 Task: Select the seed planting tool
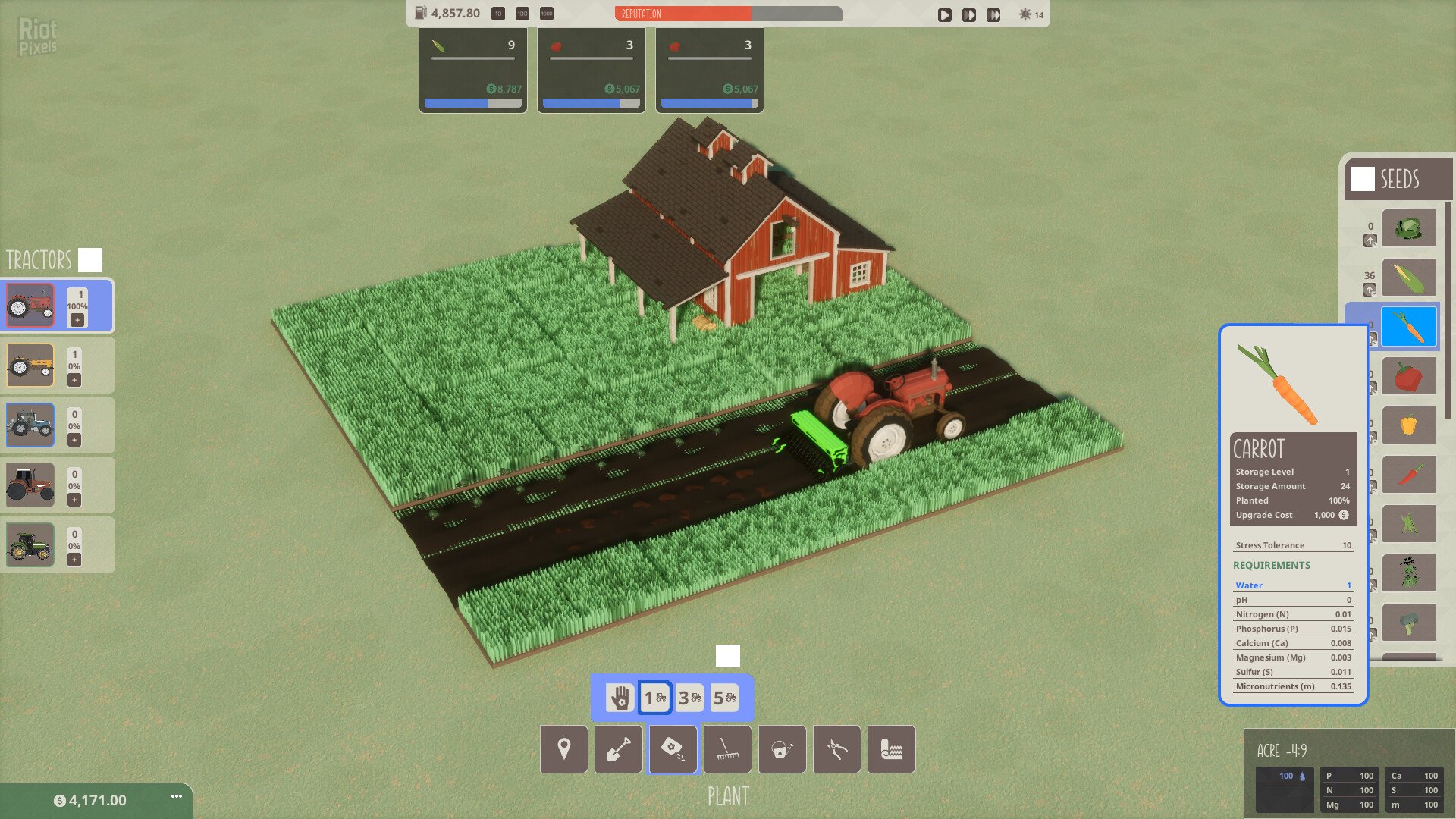(x=673, y=749)
